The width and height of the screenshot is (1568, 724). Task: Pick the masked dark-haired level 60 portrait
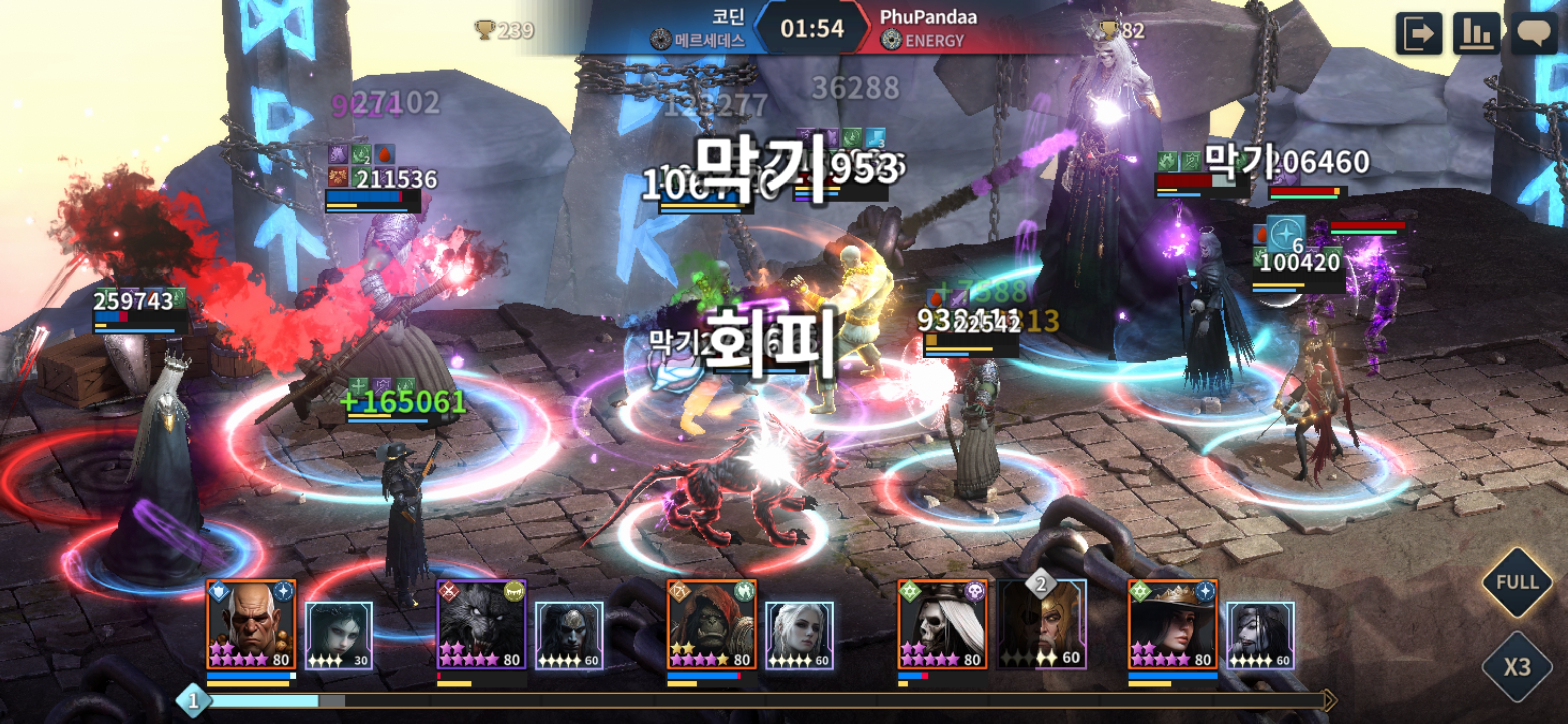(1260, 635)
